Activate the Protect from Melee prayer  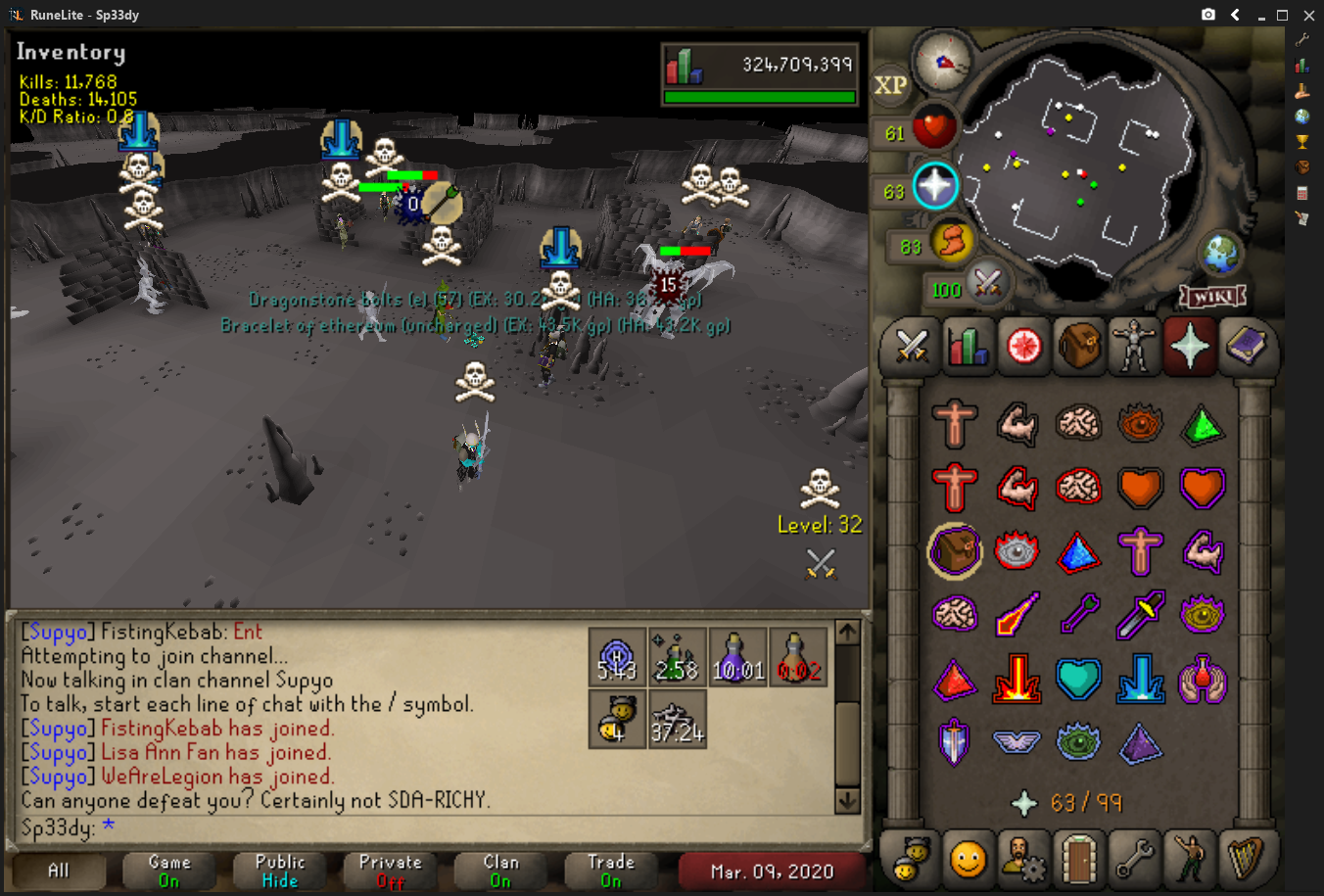click(1140, 615)
